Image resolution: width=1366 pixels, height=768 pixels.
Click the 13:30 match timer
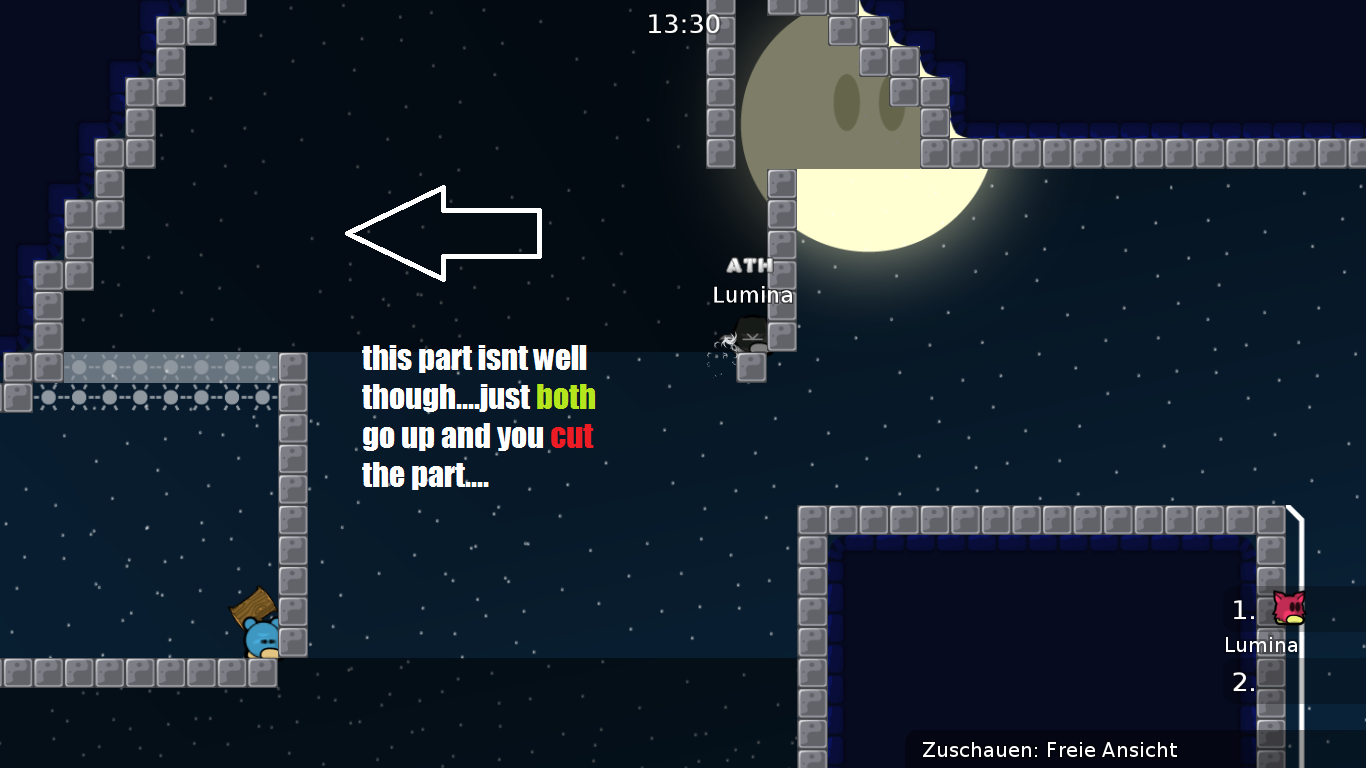coord(684,24)
